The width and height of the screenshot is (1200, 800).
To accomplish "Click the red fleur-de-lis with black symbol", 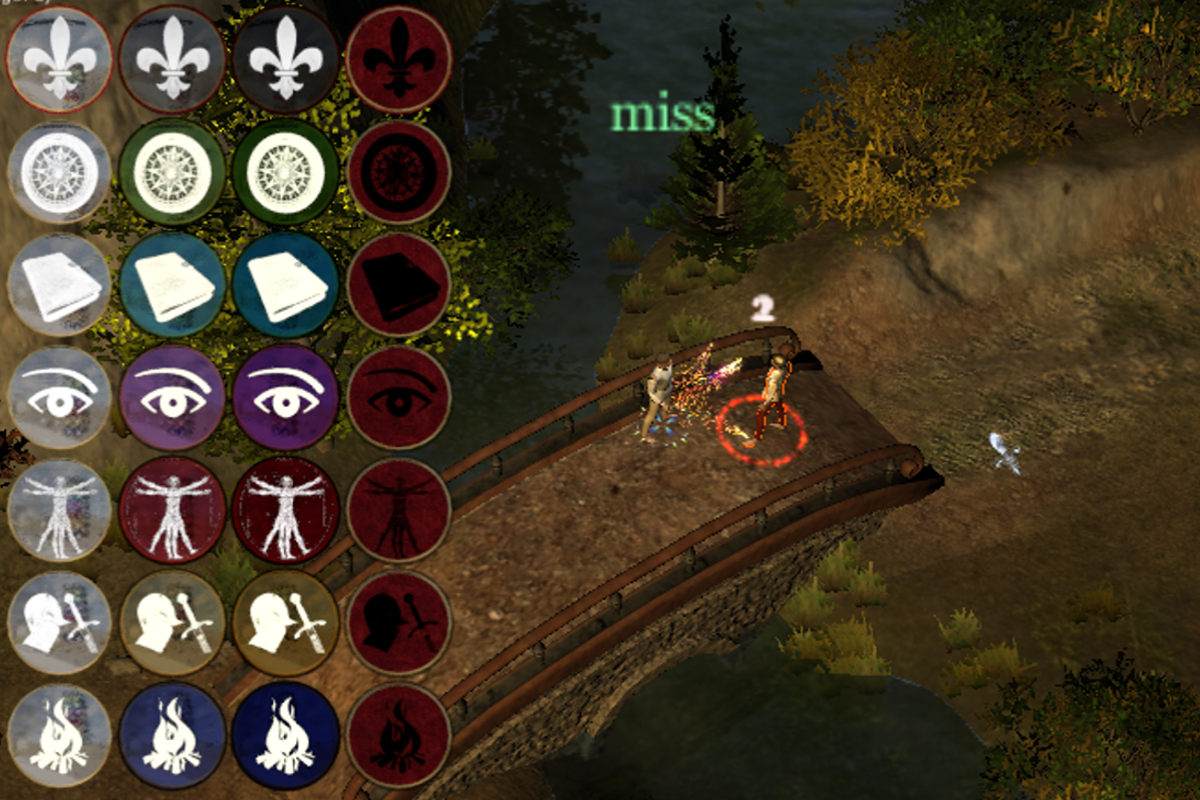I will 398,59.
